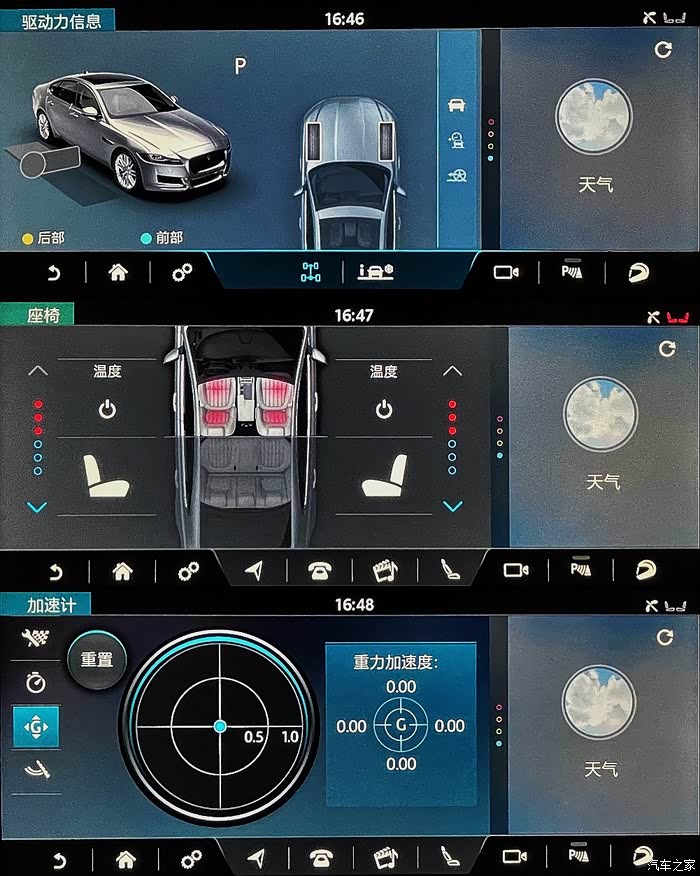Lower the left seat heat with the down arrow
The image size is (700, 876).
click(37, 507)
